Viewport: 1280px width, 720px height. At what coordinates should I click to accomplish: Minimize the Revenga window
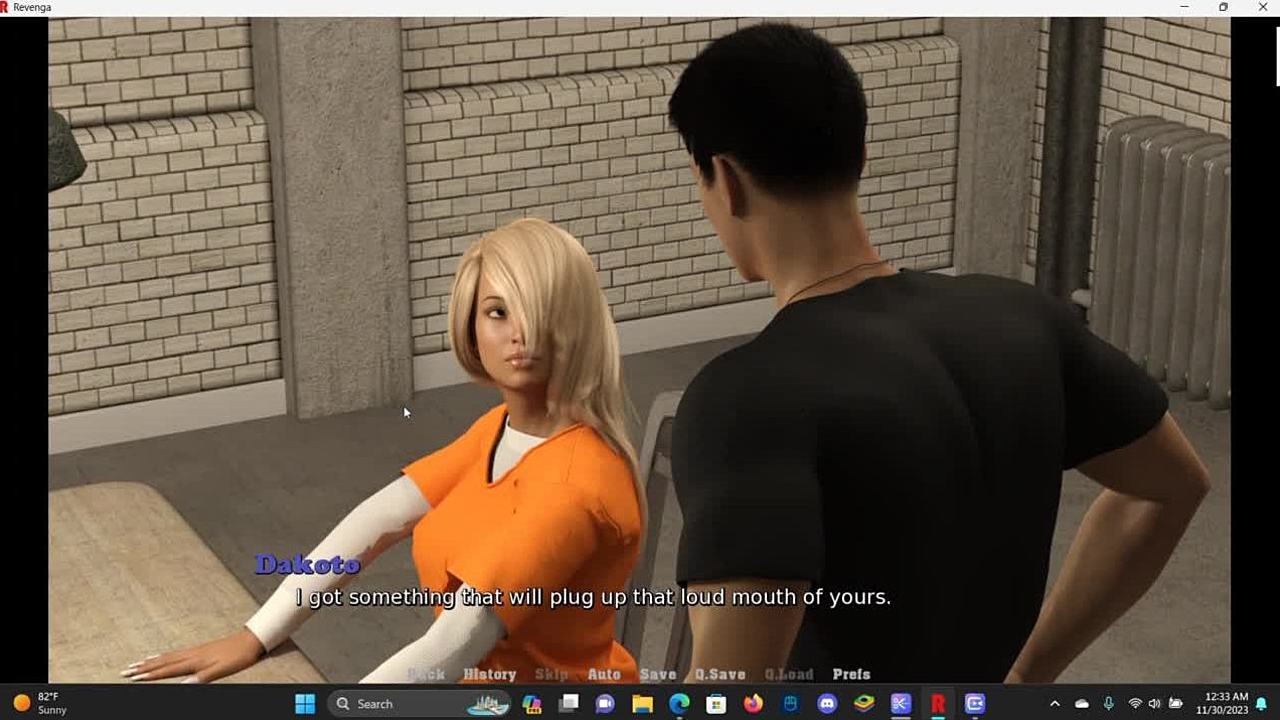1184,7
